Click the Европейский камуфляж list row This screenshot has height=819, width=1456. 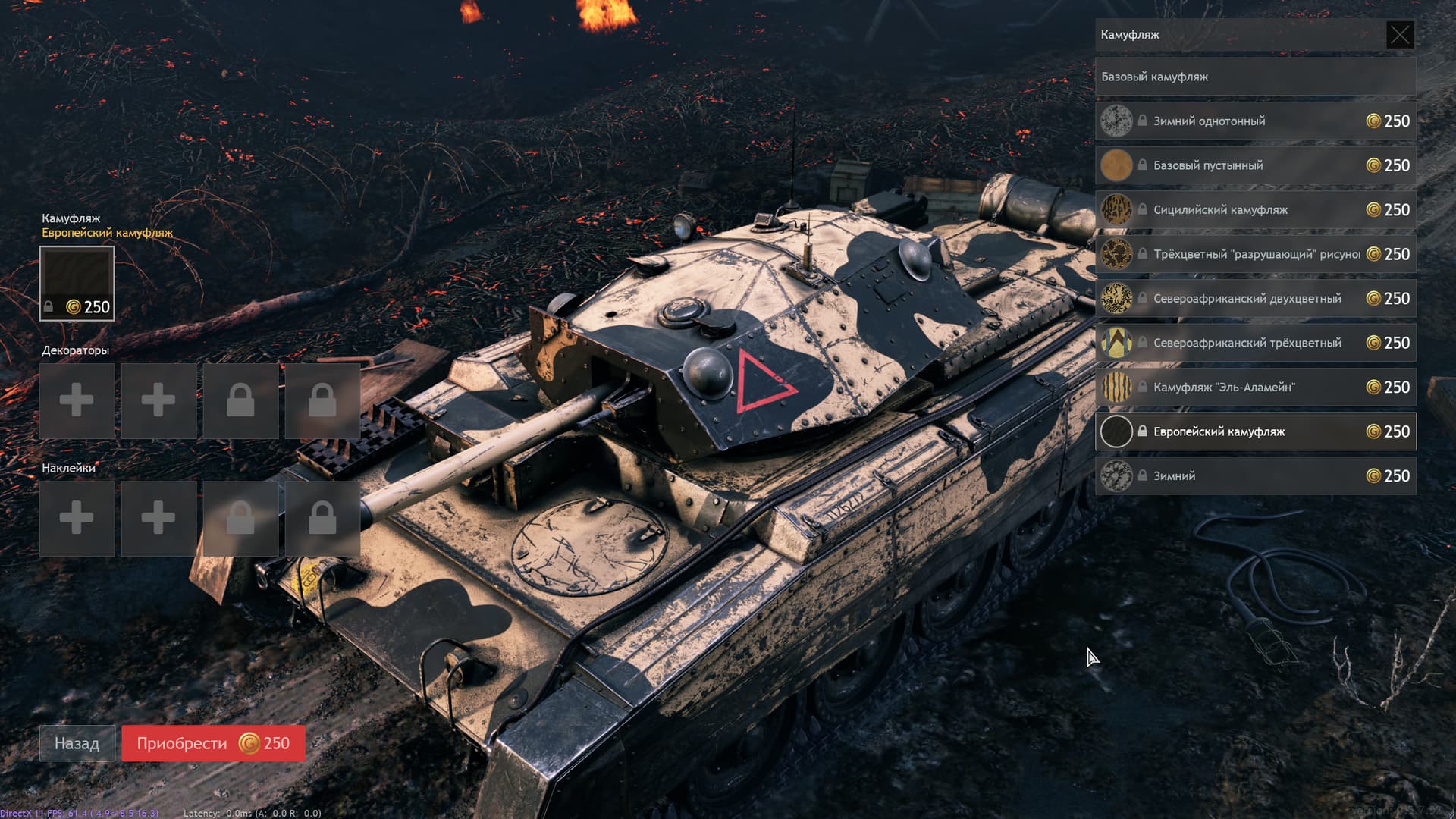coord(1255,431)
